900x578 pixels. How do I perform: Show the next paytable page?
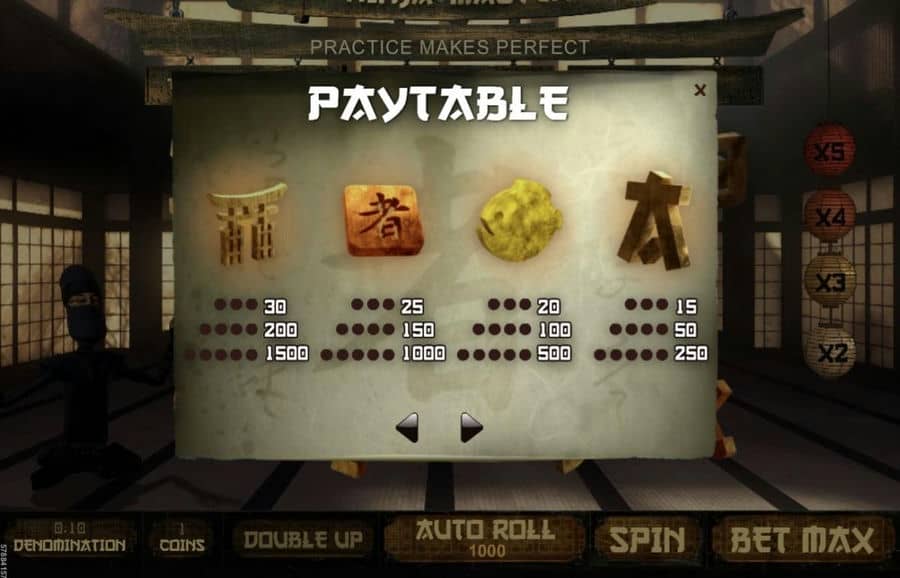pyautogui.click(x=471, y=428)
